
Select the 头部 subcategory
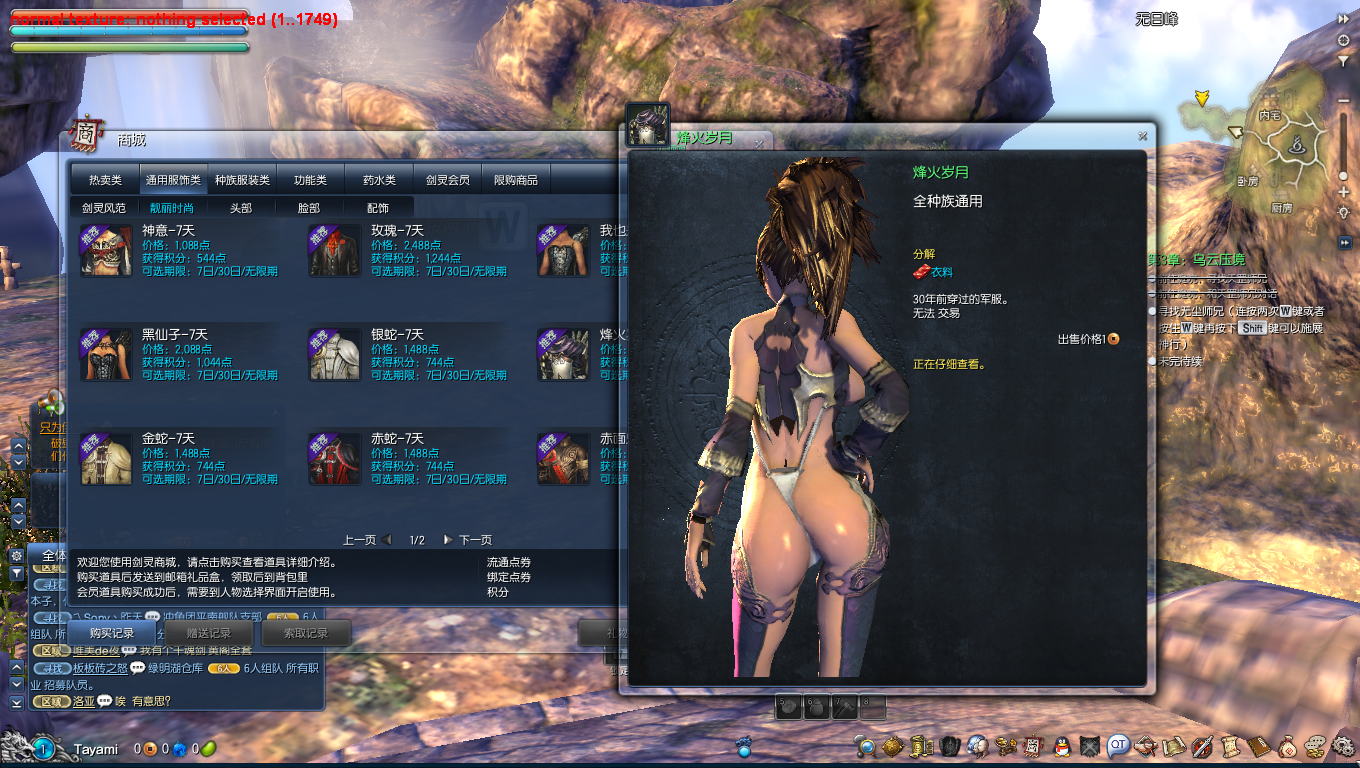(x=241, y=208)
